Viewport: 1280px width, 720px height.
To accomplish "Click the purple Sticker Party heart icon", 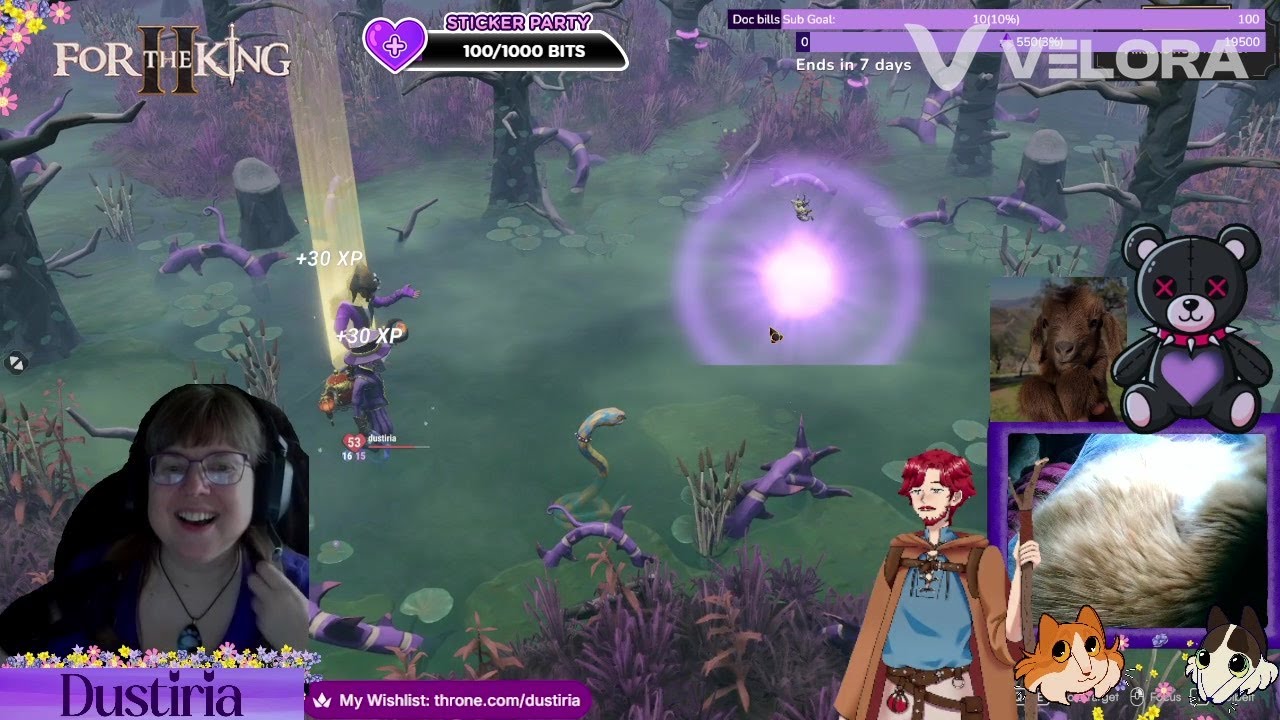I will pos(394,45).
